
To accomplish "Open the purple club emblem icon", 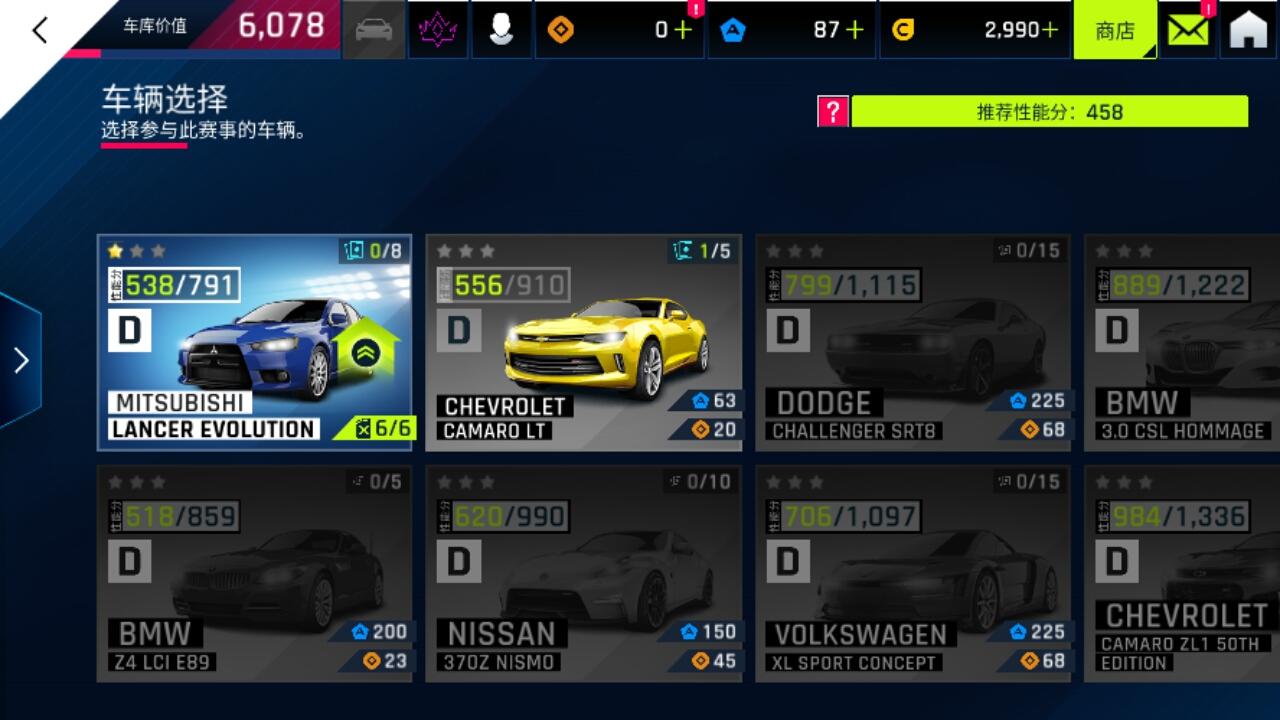I will 438,30.
